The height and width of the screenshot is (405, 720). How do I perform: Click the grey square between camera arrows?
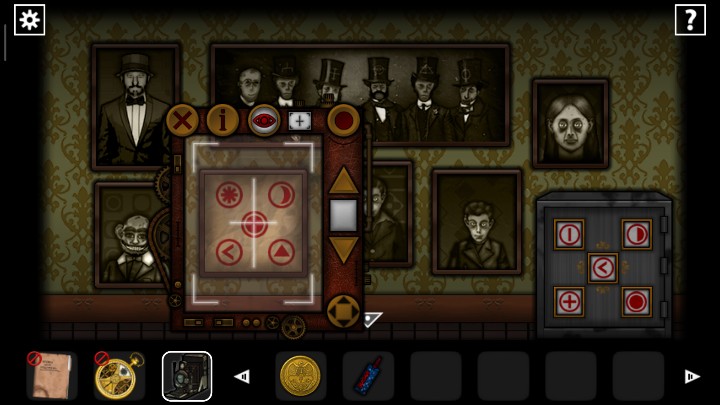pyautogui.click(x=343, y=215)
